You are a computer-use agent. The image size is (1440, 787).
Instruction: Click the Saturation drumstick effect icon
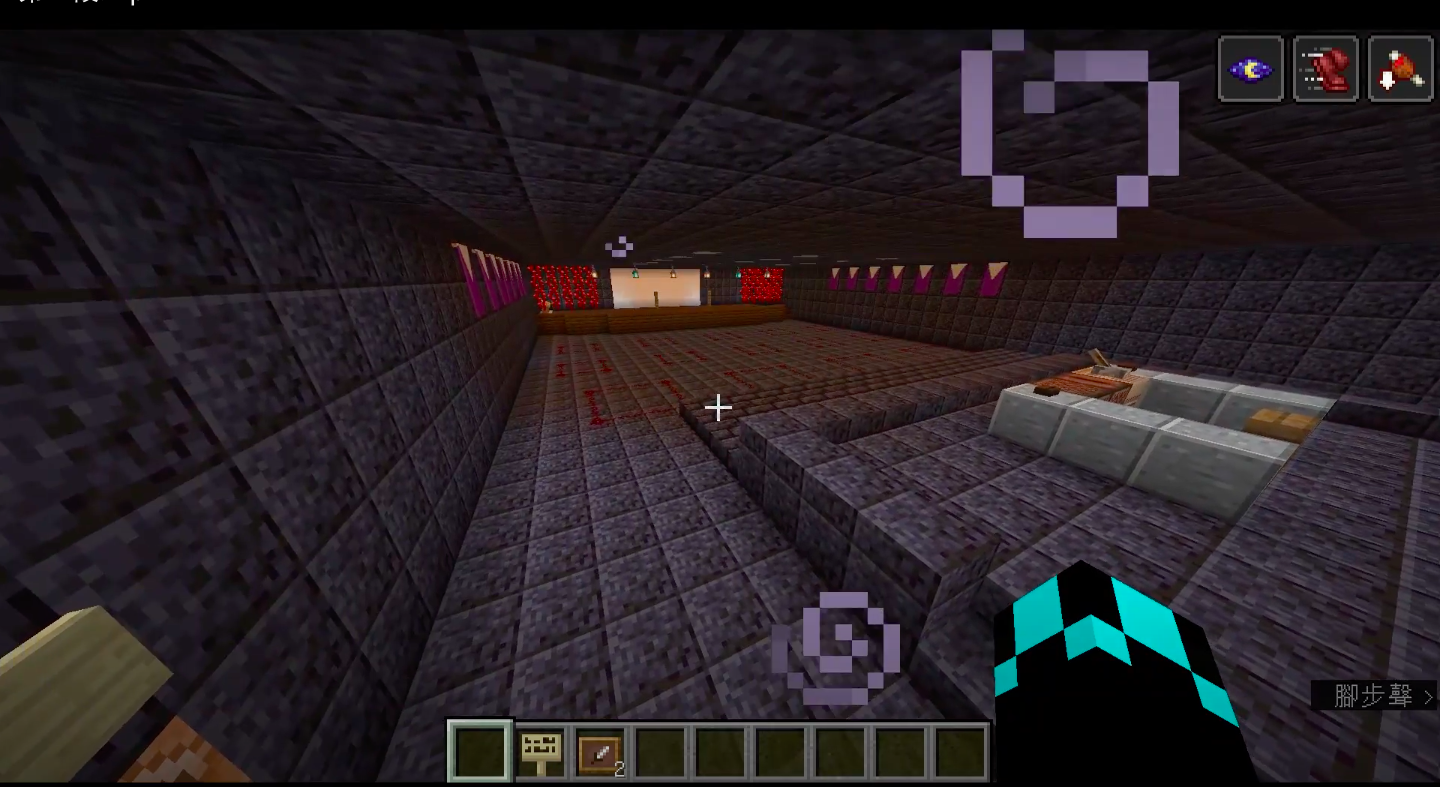(1400, 69)
